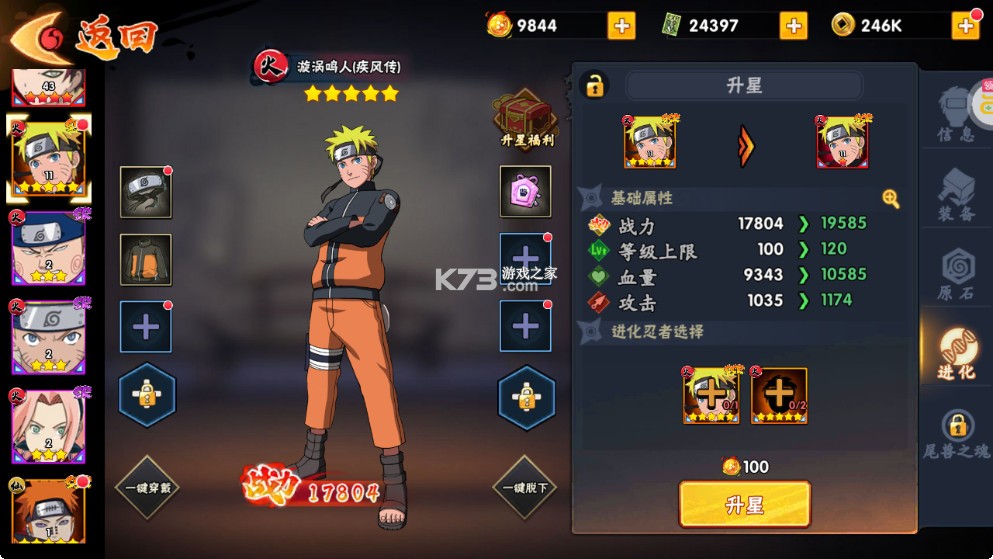The image size is (993, 559).
Task: Open the 升星福利 treasure chest
Action: 526,118
